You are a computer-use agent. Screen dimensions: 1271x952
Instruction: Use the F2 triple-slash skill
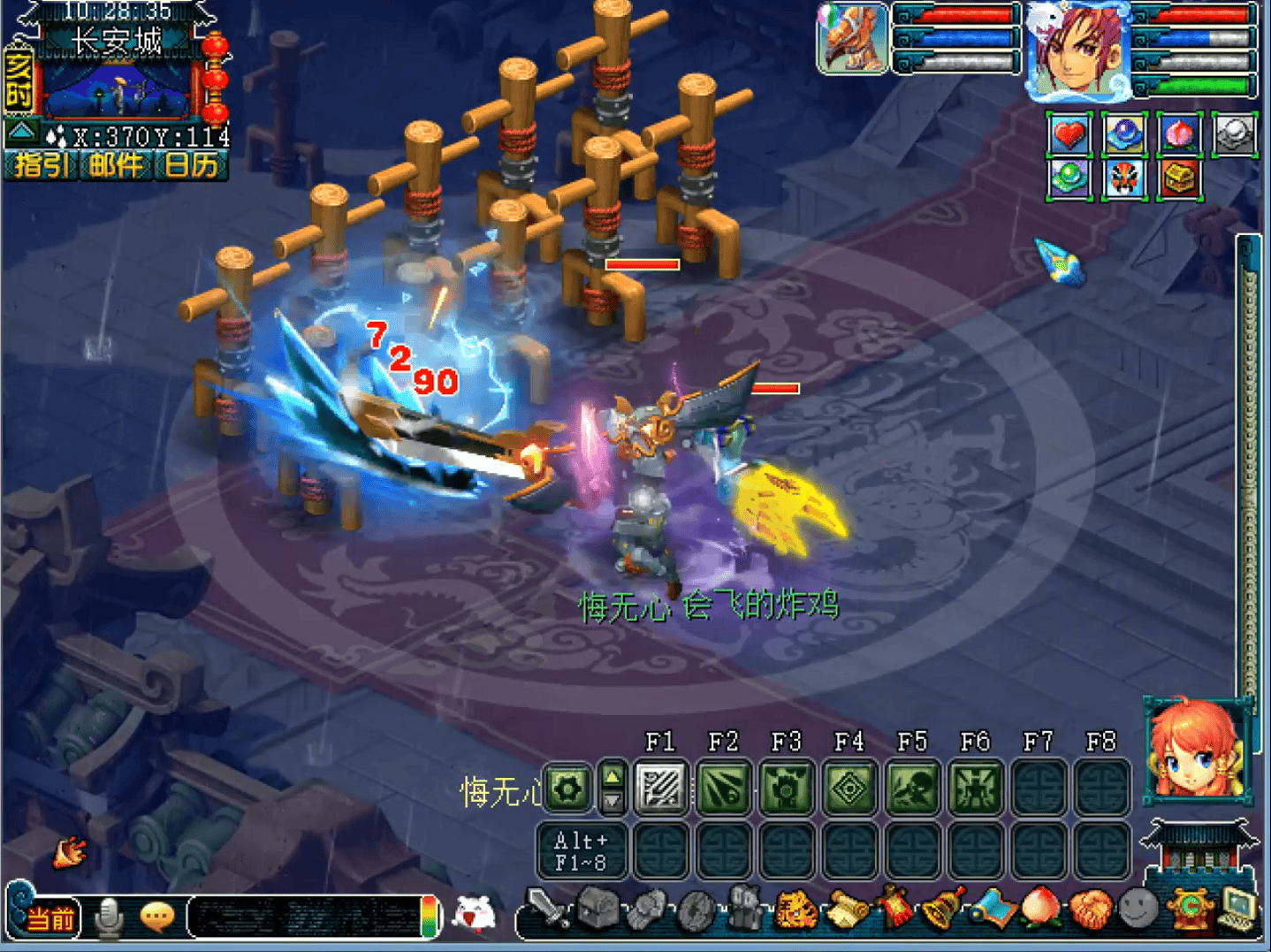pyautogui.click(x=724, y=786)
